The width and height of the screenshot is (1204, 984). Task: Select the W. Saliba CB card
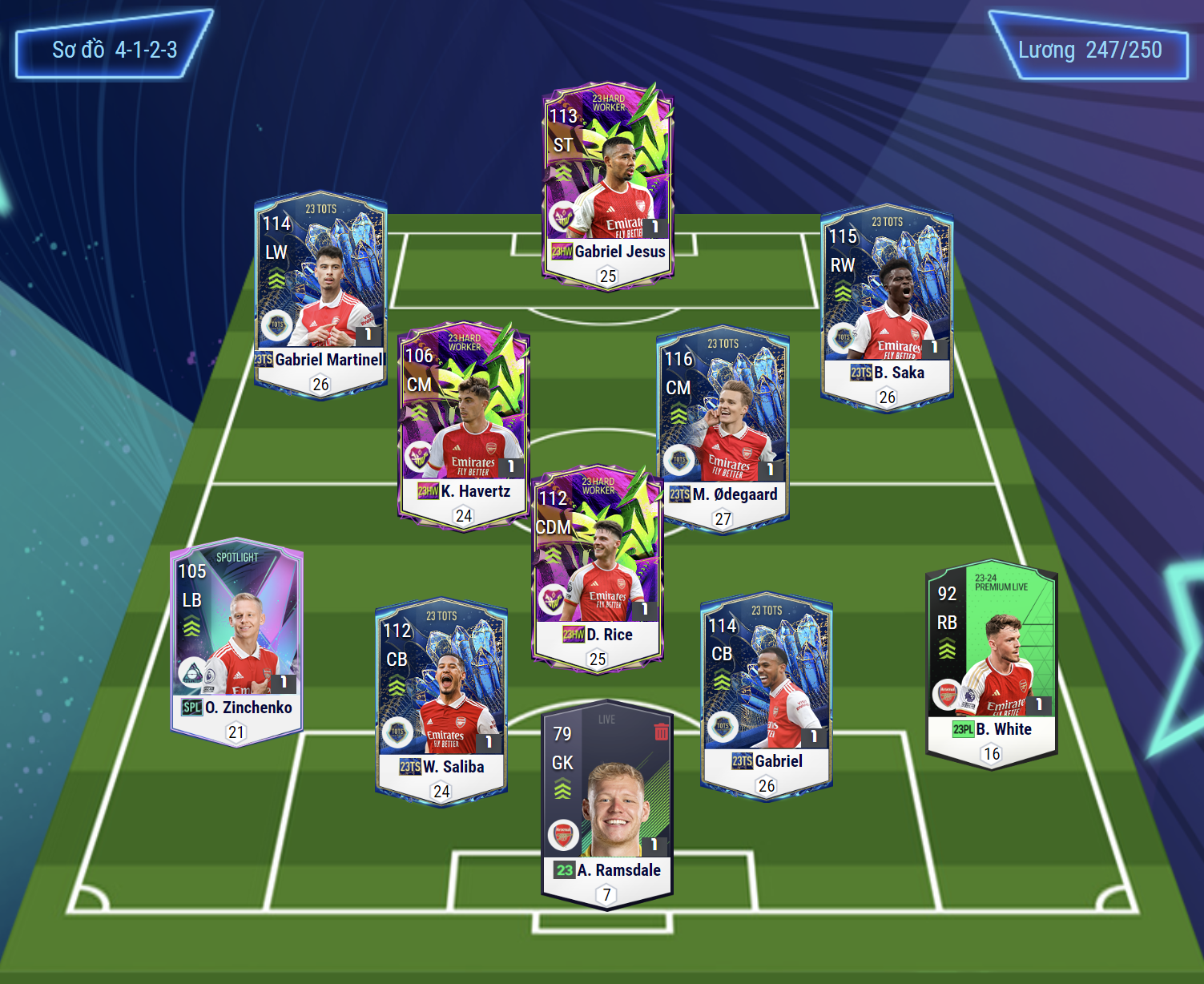point(441,701)
